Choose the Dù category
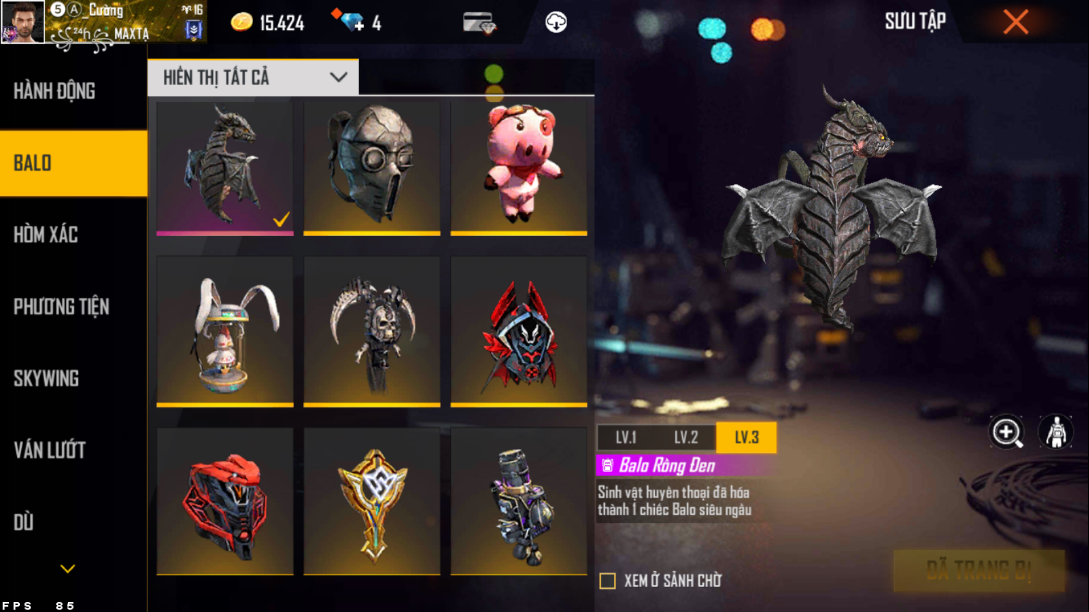 click(24, 523)
